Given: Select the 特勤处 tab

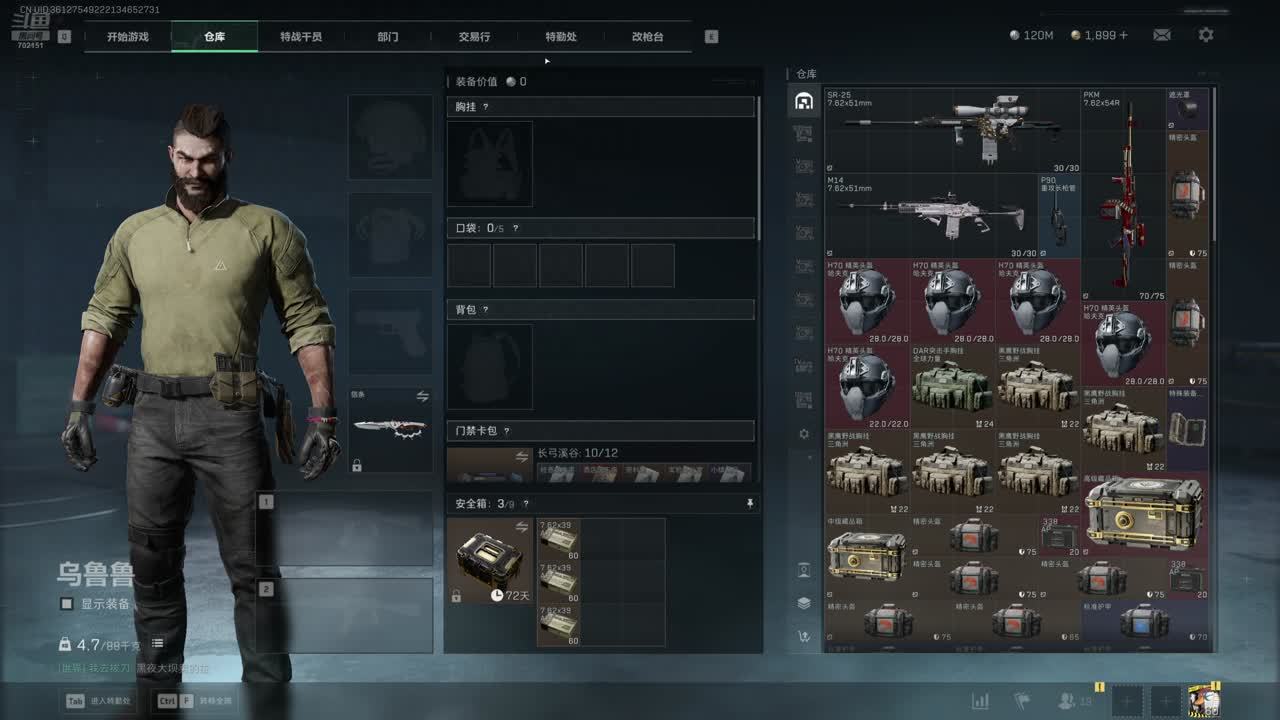Looking at the screenshot, I should [561, 37].
